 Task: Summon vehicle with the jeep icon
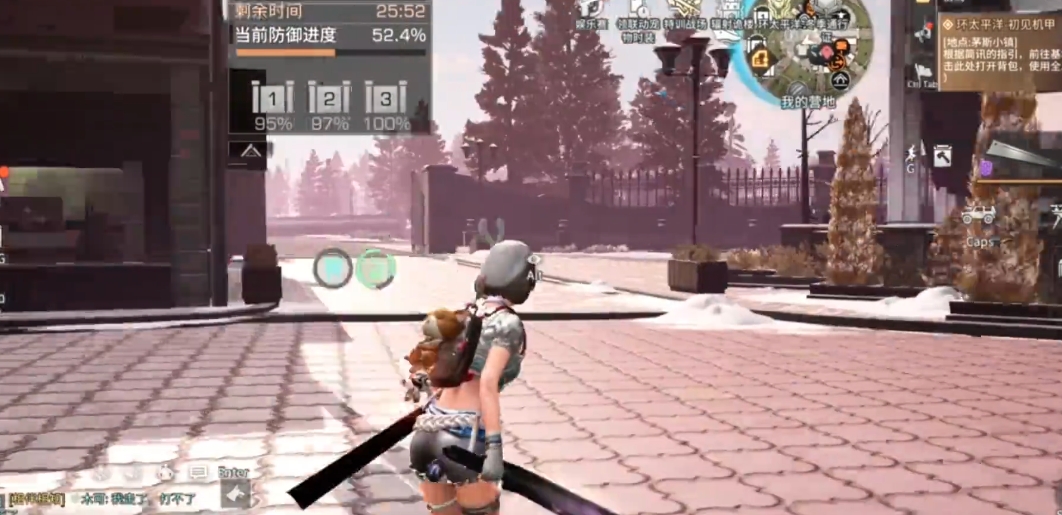[x=978, y=215]
